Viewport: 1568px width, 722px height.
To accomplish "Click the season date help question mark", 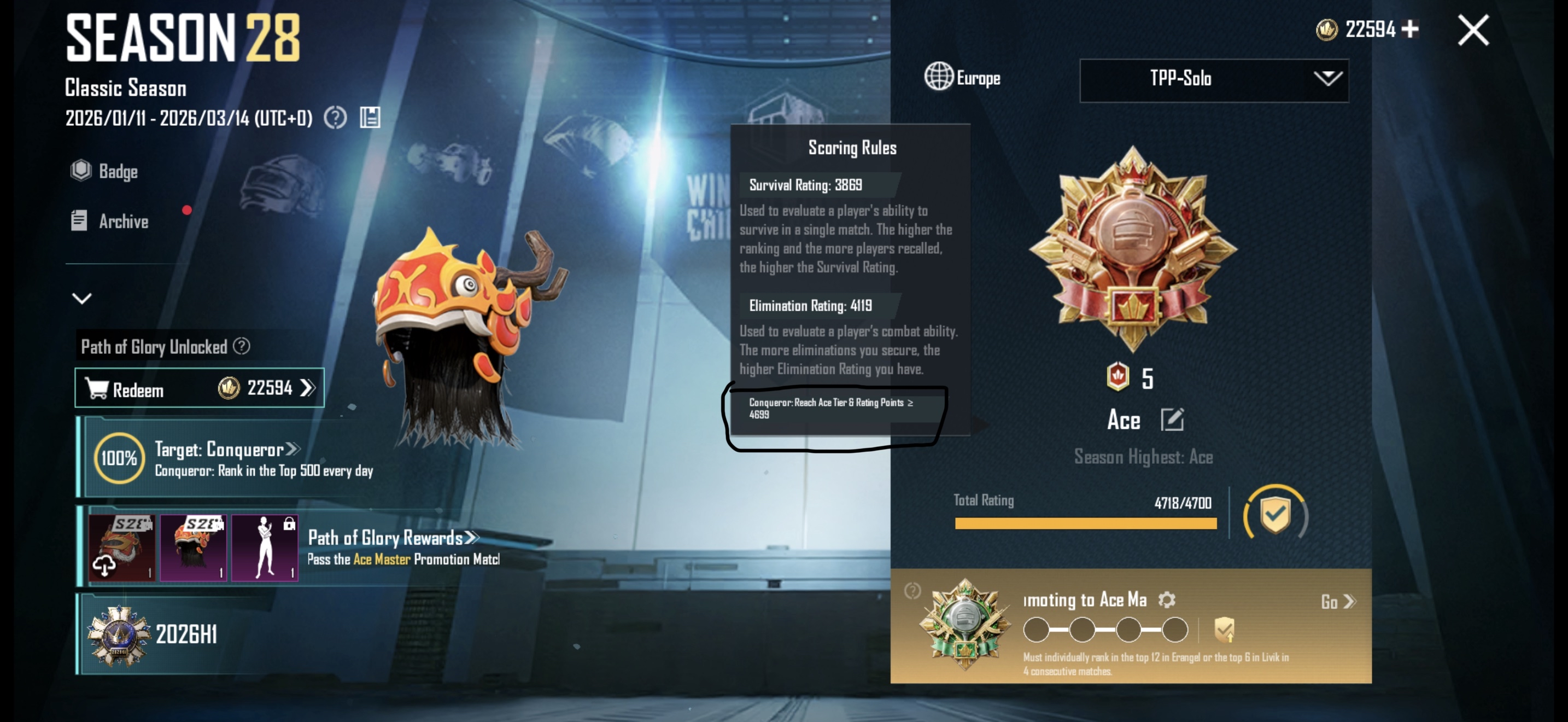I will [335, 118].
